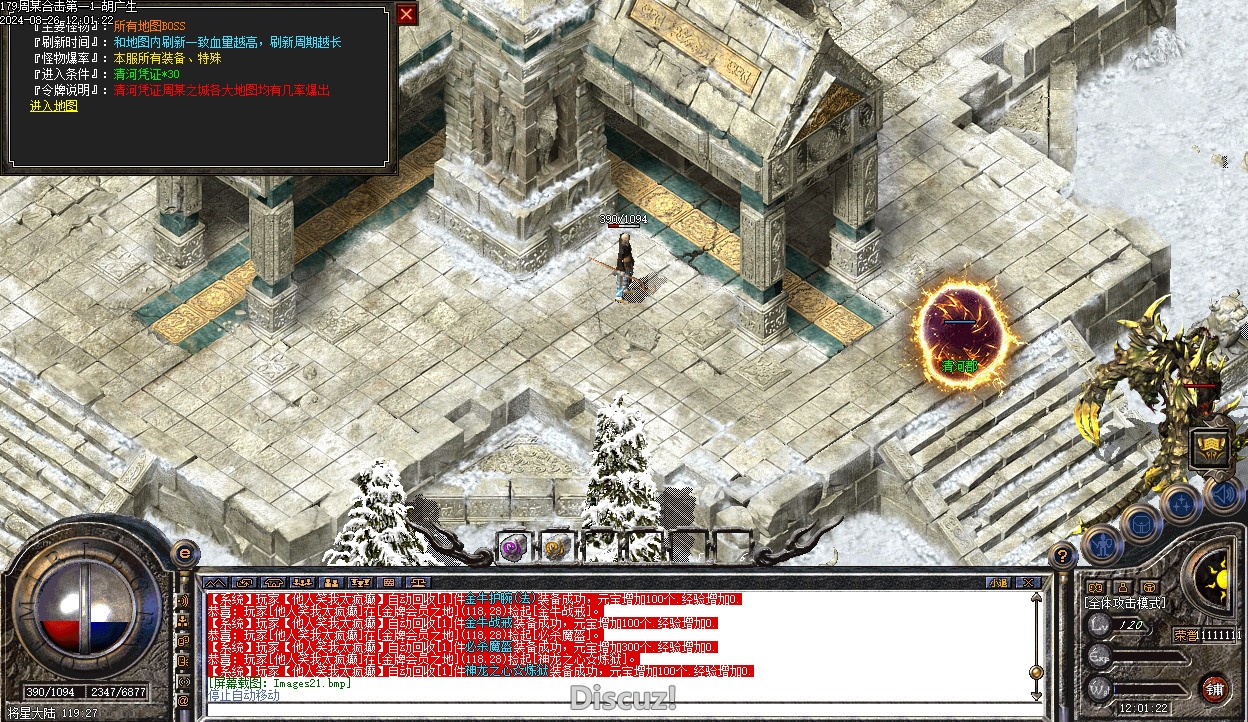
Task: Open the red 铺 shop button
Action: pyautogui.click(x=1214, y=689)
